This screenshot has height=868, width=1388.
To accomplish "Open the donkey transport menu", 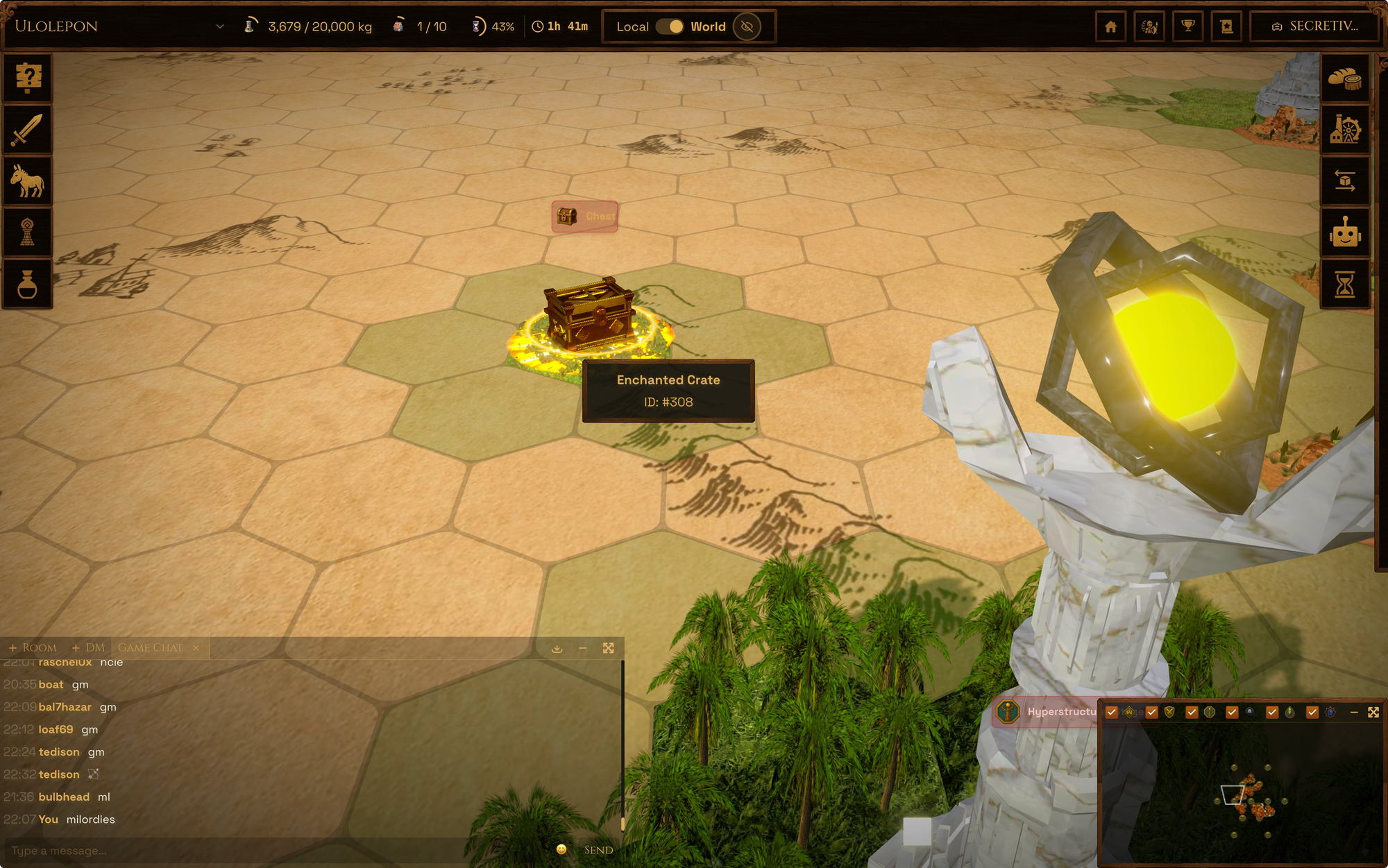I will click(x=28, y=181).
